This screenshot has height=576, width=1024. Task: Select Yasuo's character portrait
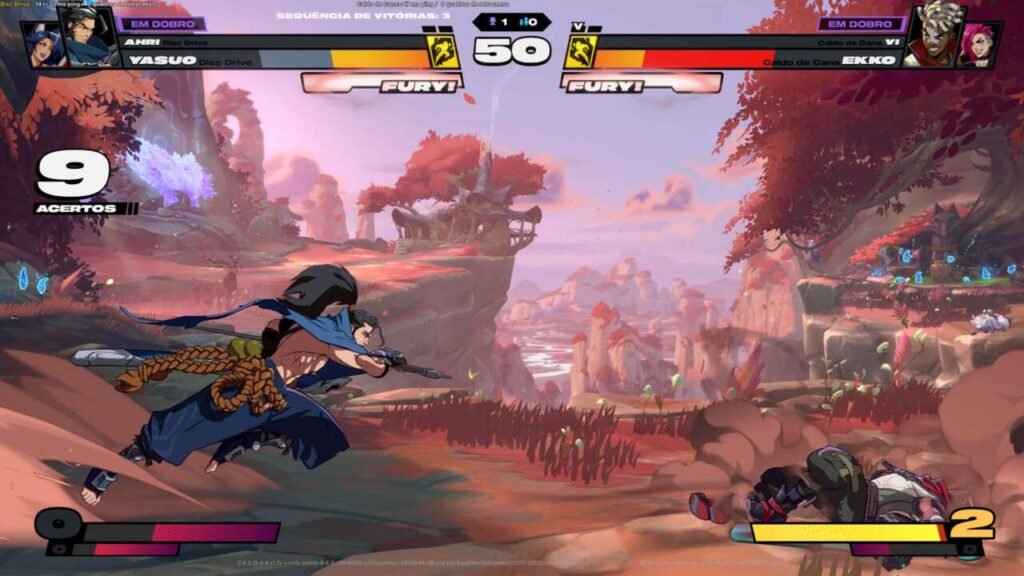(88, 38)
